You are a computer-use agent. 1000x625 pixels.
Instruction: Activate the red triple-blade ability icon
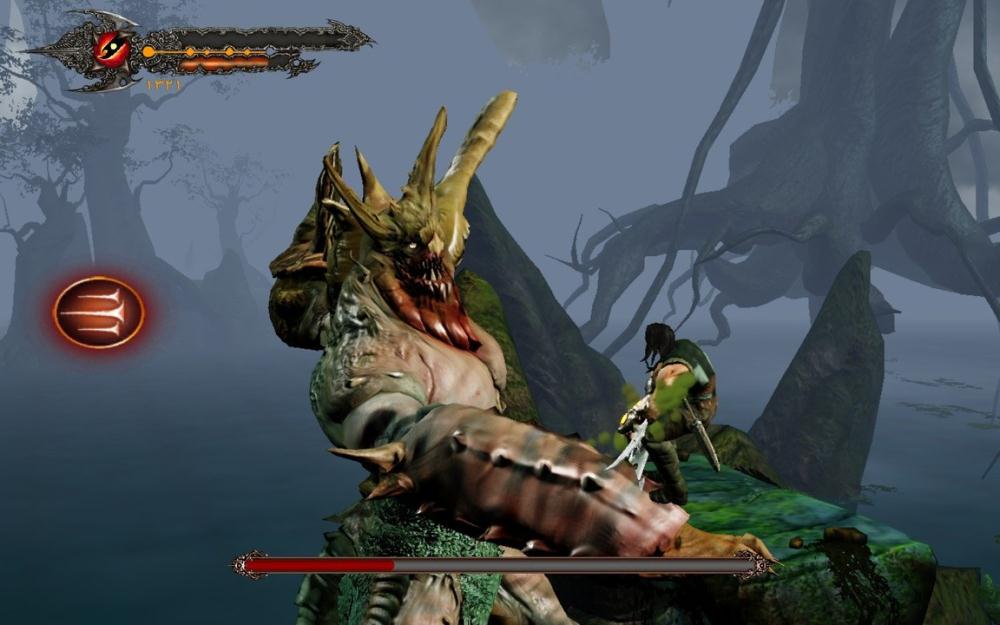click(99, 313)
